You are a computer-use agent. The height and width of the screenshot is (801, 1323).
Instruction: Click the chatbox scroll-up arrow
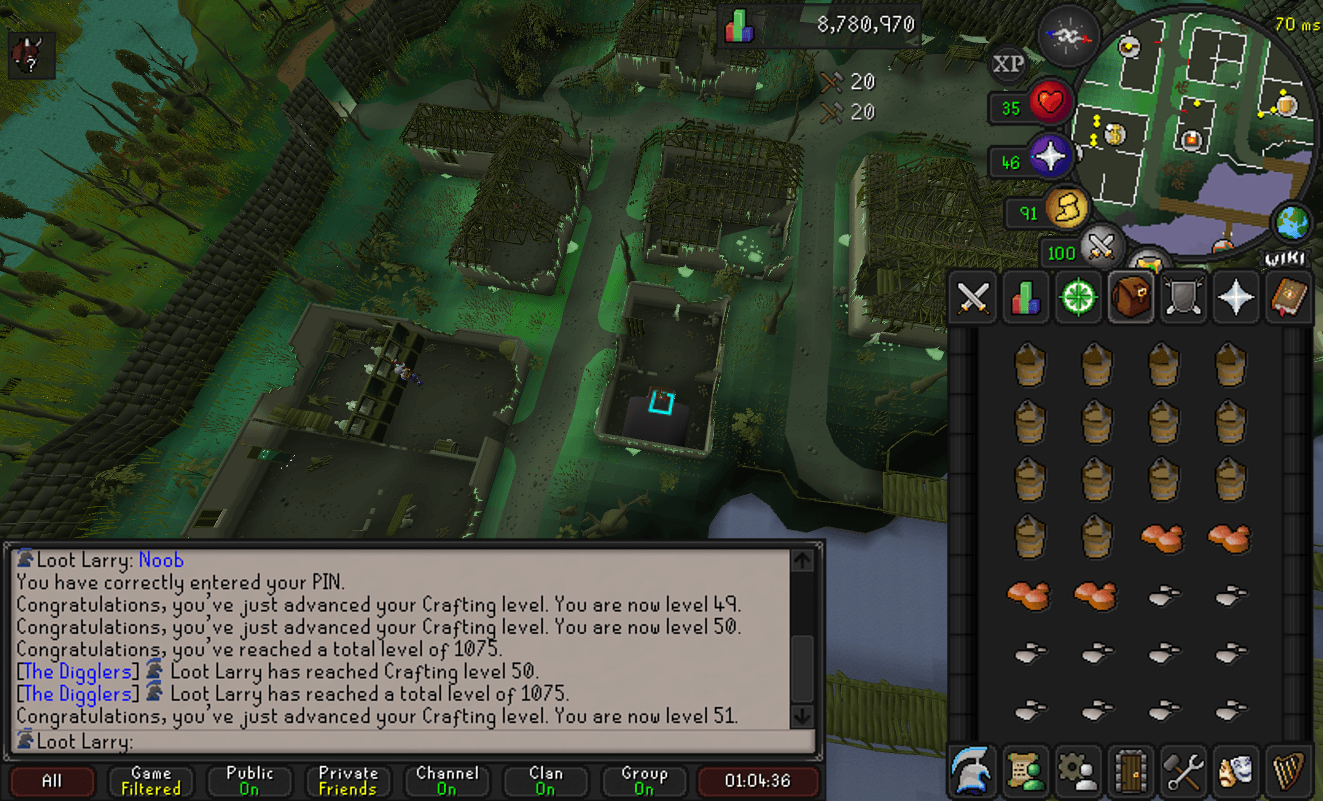pos(800,560)
